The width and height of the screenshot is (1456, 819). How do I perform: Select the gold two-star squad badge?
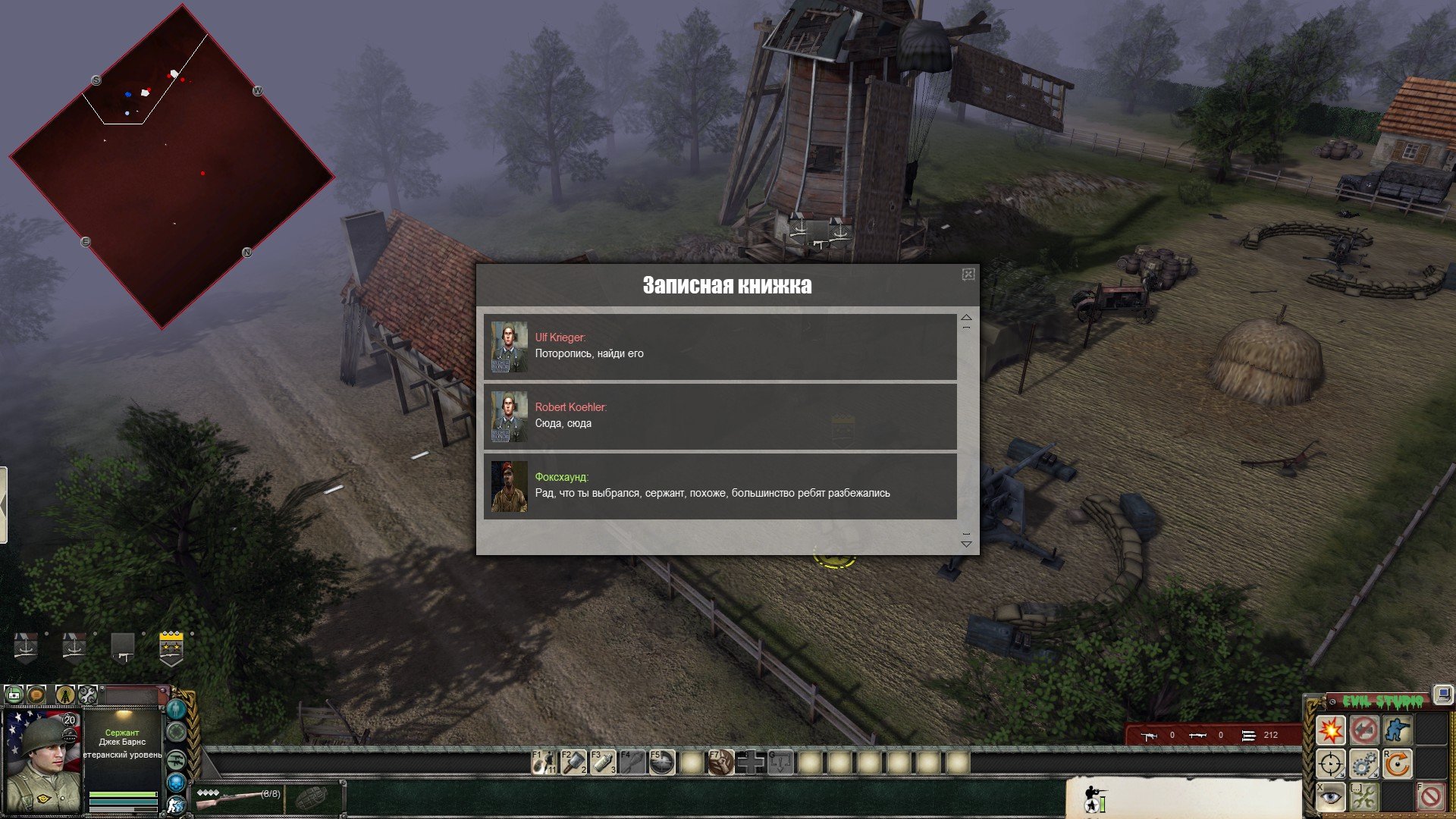(171, 648)
